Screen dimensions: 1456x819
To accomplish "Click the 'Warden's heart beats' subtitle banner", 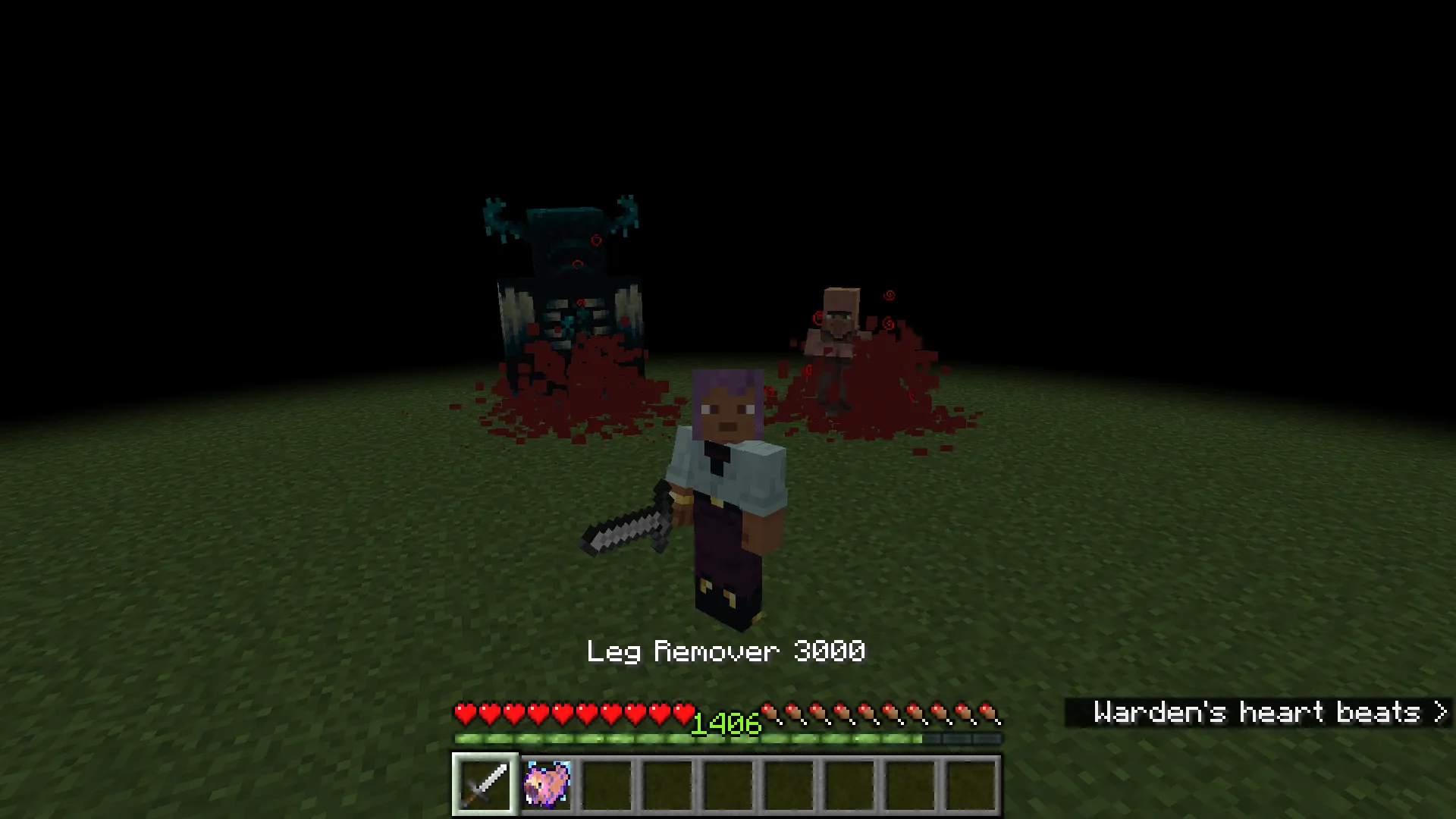I will 1259,712.
